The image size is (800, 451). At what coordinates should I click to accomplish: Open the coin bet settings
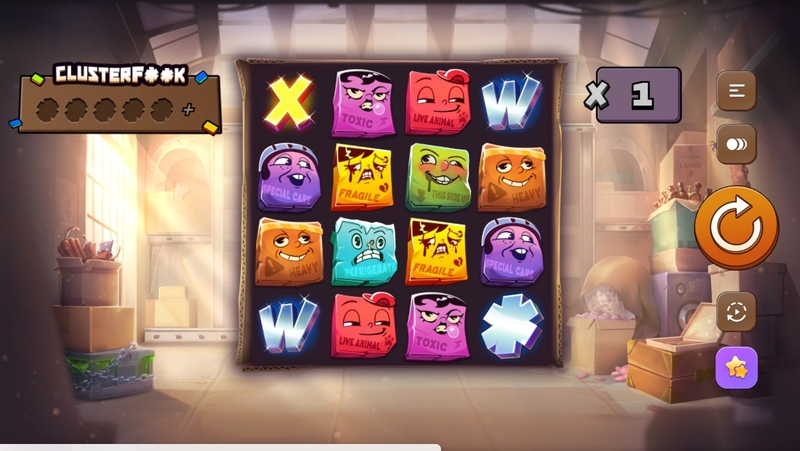[x=736, y=144]
